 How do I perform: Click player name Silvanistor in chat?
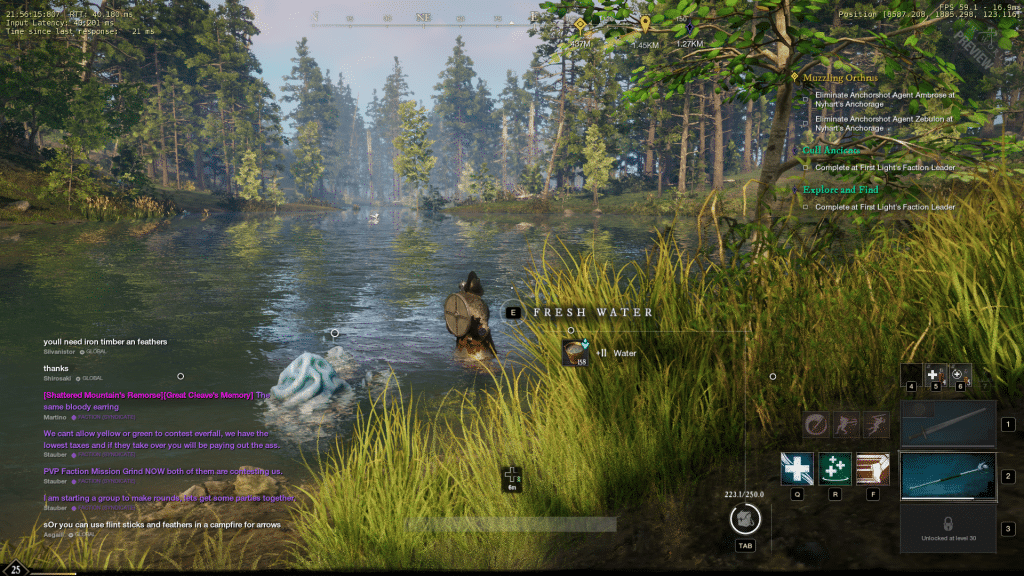point(60,352)
